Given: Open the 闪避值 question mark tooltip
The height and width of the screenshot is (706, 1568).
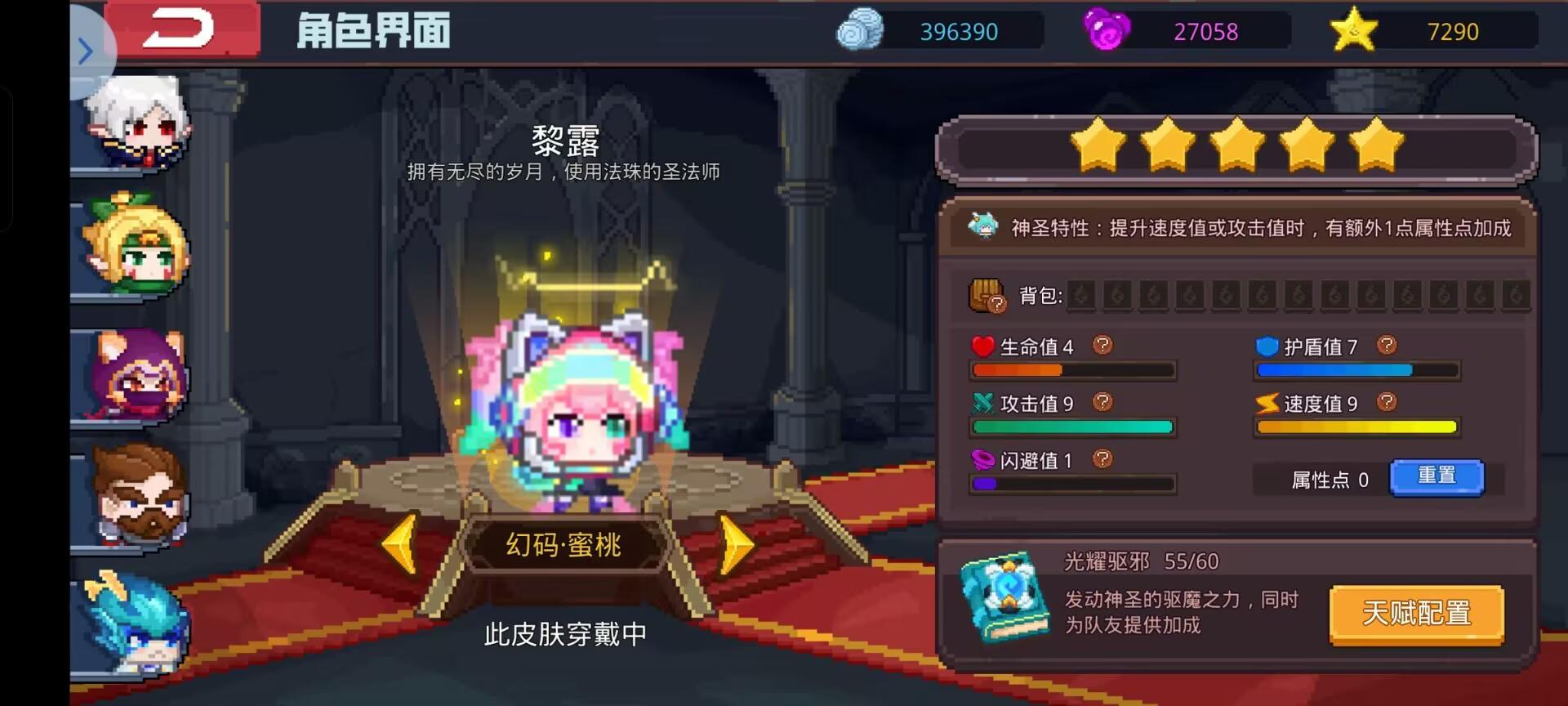Looking at the screenshot, I should click(1104, 459).
